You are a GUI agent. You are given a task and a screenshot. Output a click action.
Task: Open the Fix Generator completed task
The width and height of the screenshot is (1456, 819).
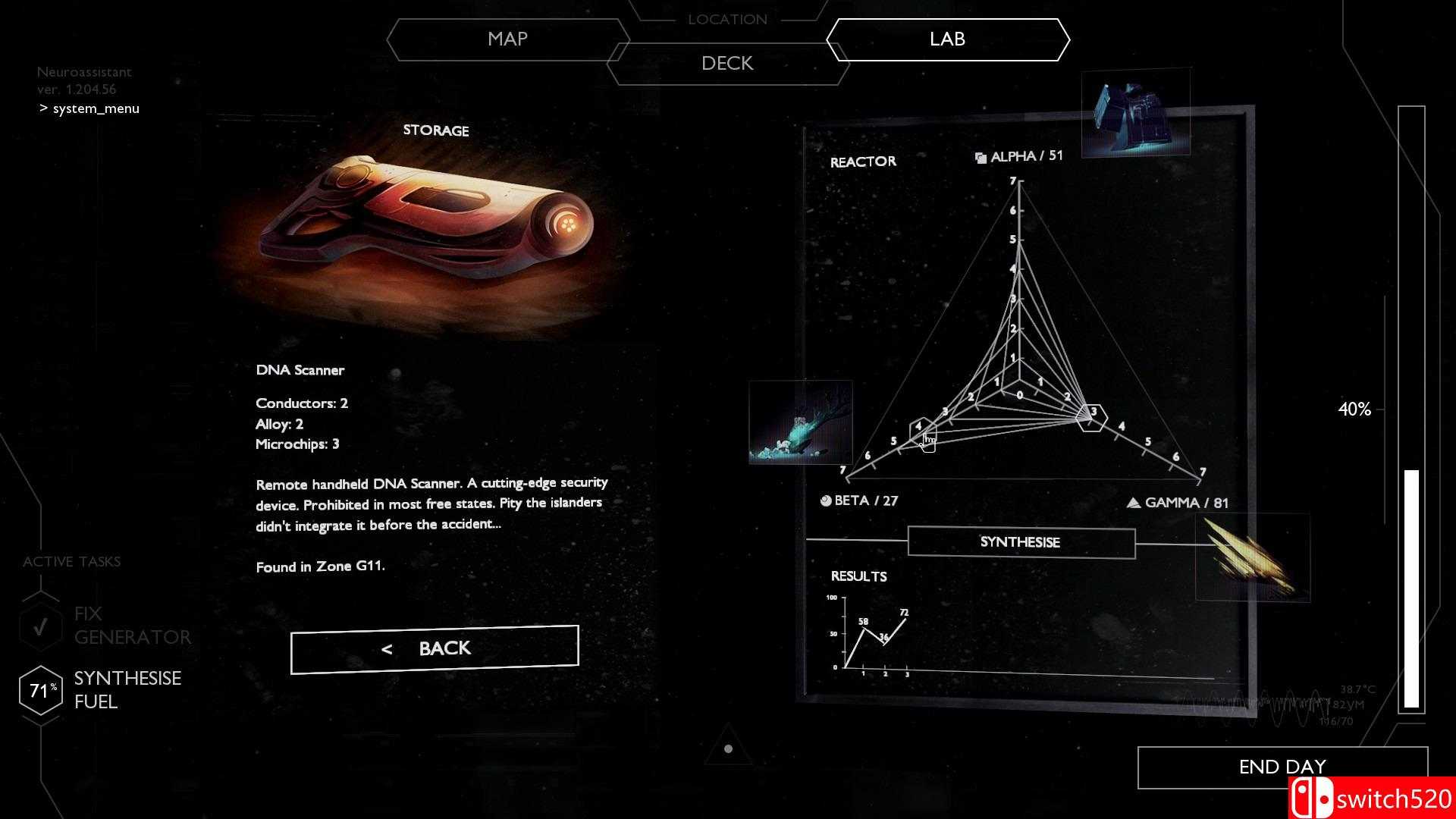tap(106, 626)
